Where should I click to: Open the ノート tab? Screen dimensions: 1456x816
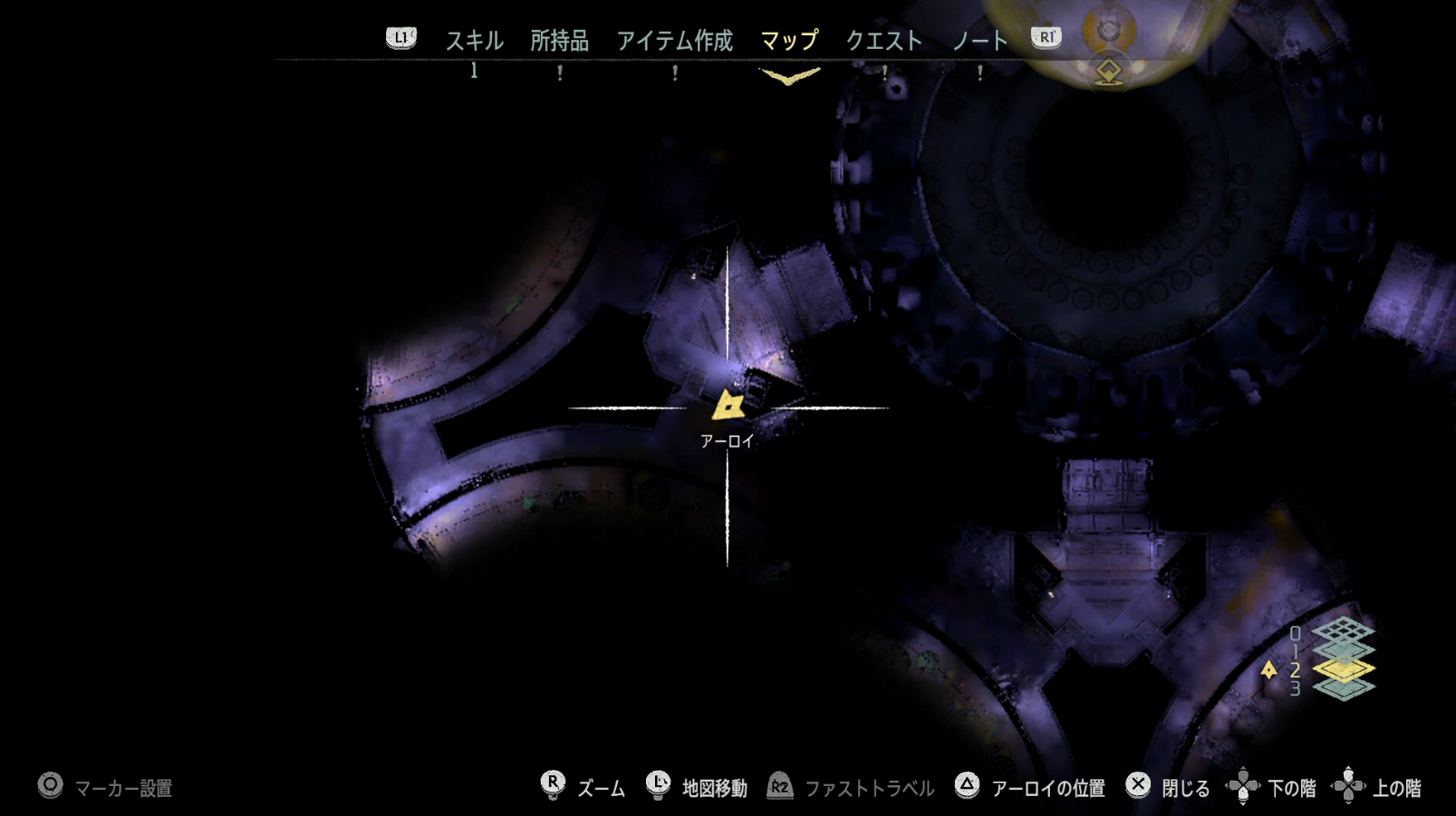(x=979, y=40)
